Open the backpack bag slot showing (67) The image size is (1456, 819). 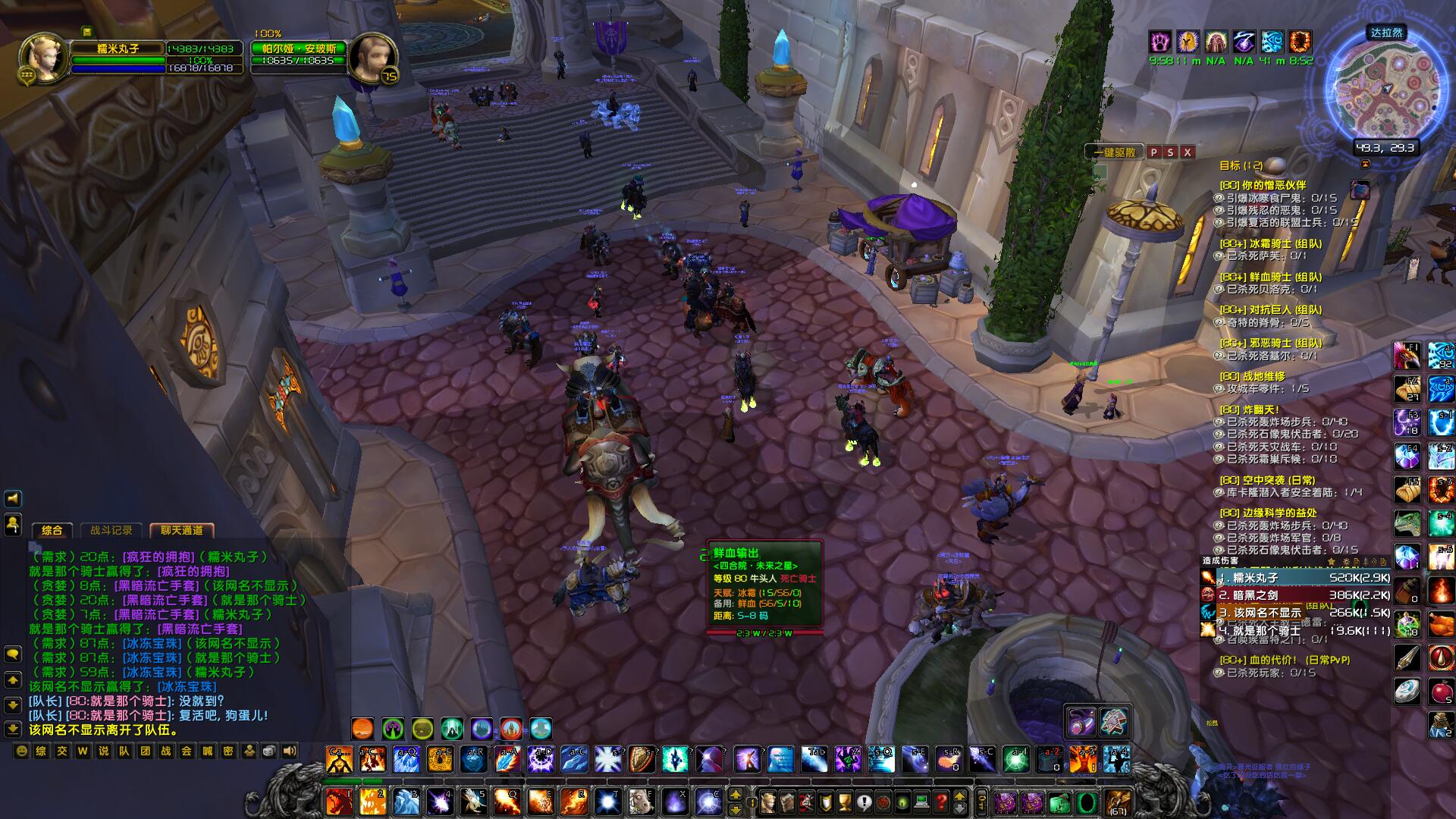1116,802
